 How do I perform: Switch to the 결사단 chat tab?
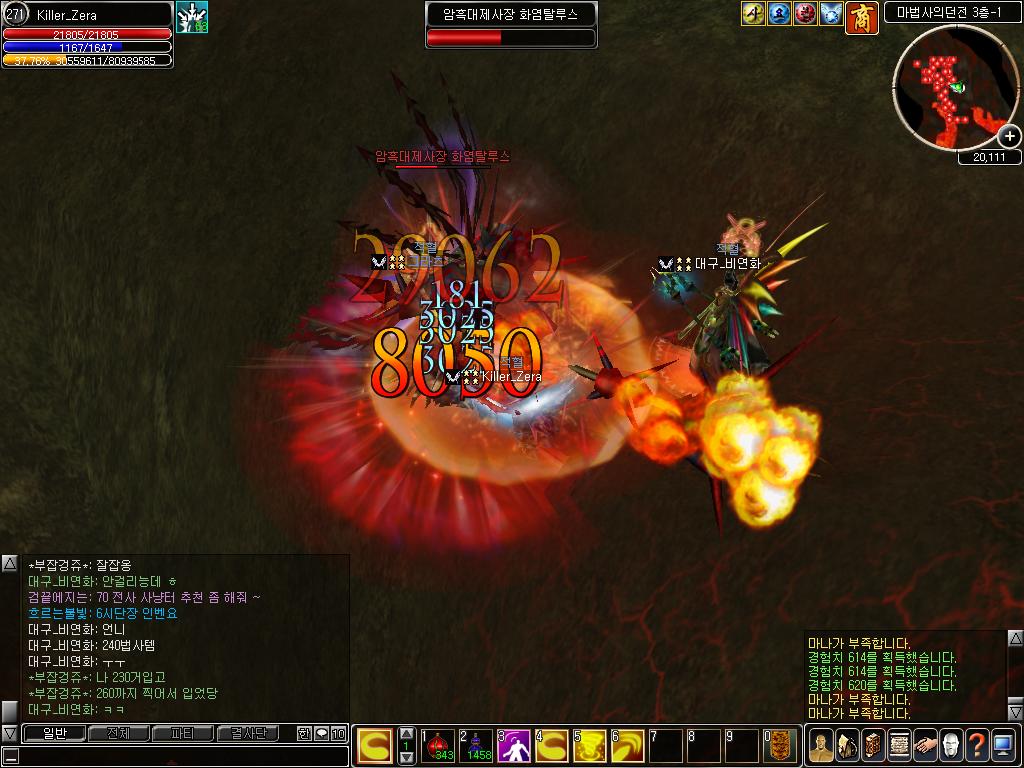point(248,734)
